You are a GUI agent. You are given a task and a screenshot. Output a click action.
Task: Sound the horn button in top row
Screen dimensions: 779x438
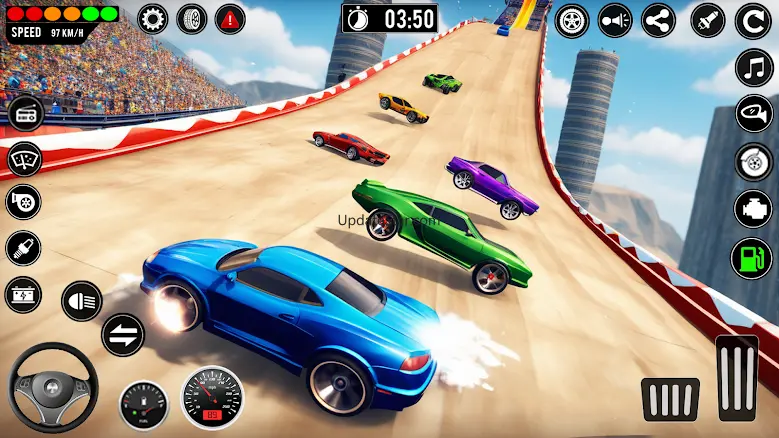pos(615,20)
